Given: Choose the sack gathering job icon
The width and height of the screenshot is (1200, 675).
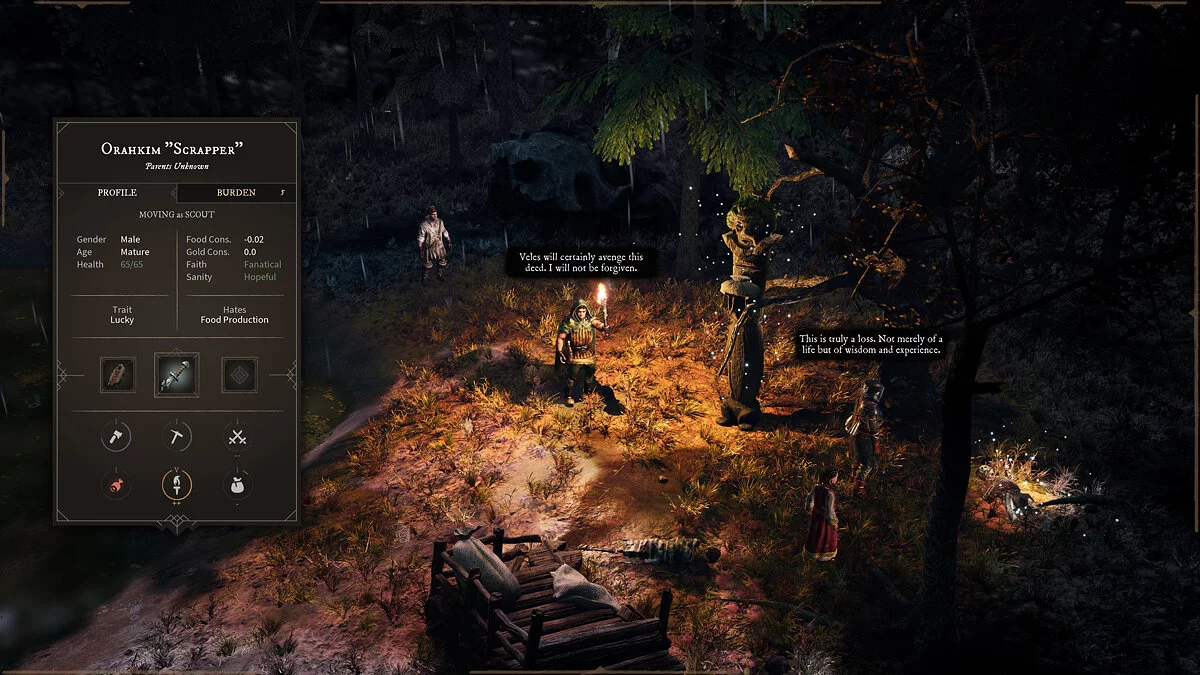Looking at the screenshot, I should click(x=237, y=485).
